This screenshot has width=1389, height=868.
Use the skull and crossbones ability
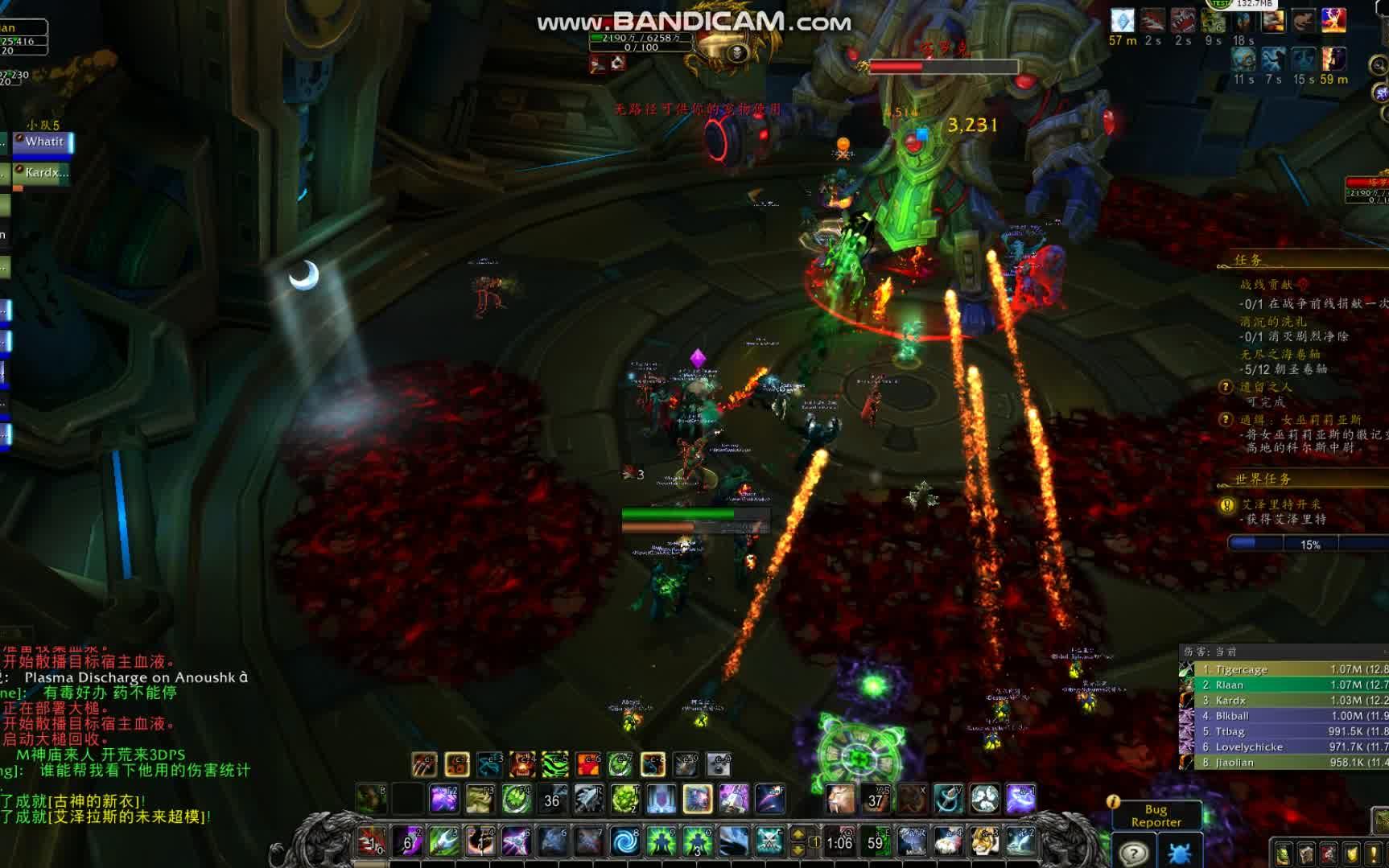769,842
